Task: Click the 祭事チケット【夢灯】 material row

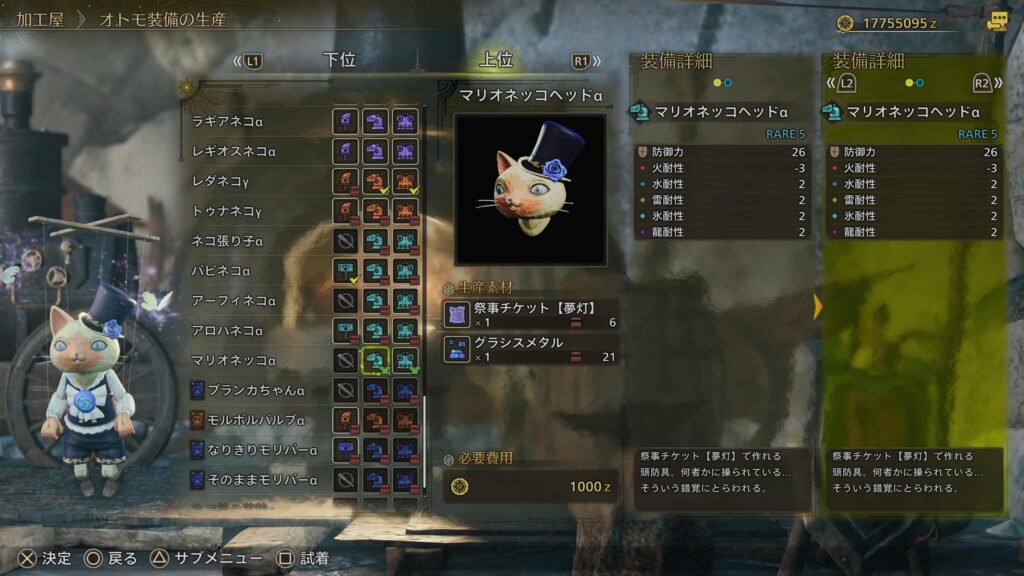Action: click(531, 314)
